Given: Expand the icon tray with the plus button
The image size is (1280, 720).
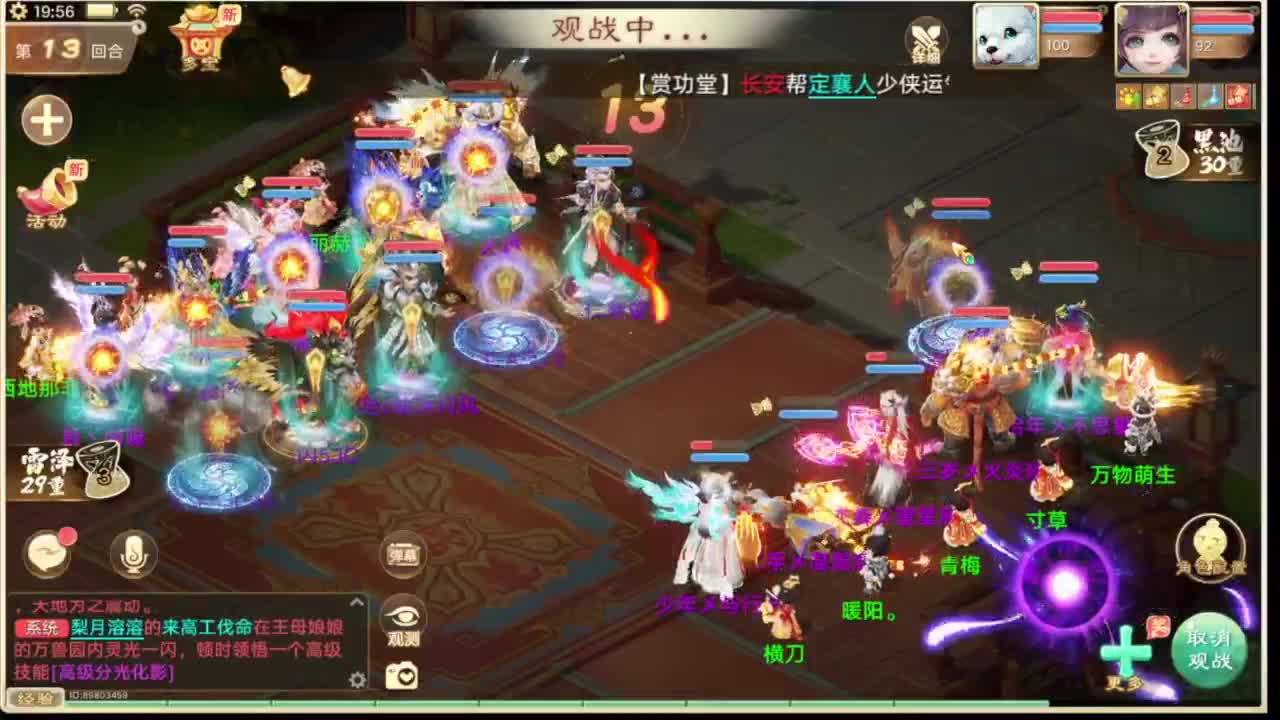Looking at the screenshot, I should coord(46,120).
